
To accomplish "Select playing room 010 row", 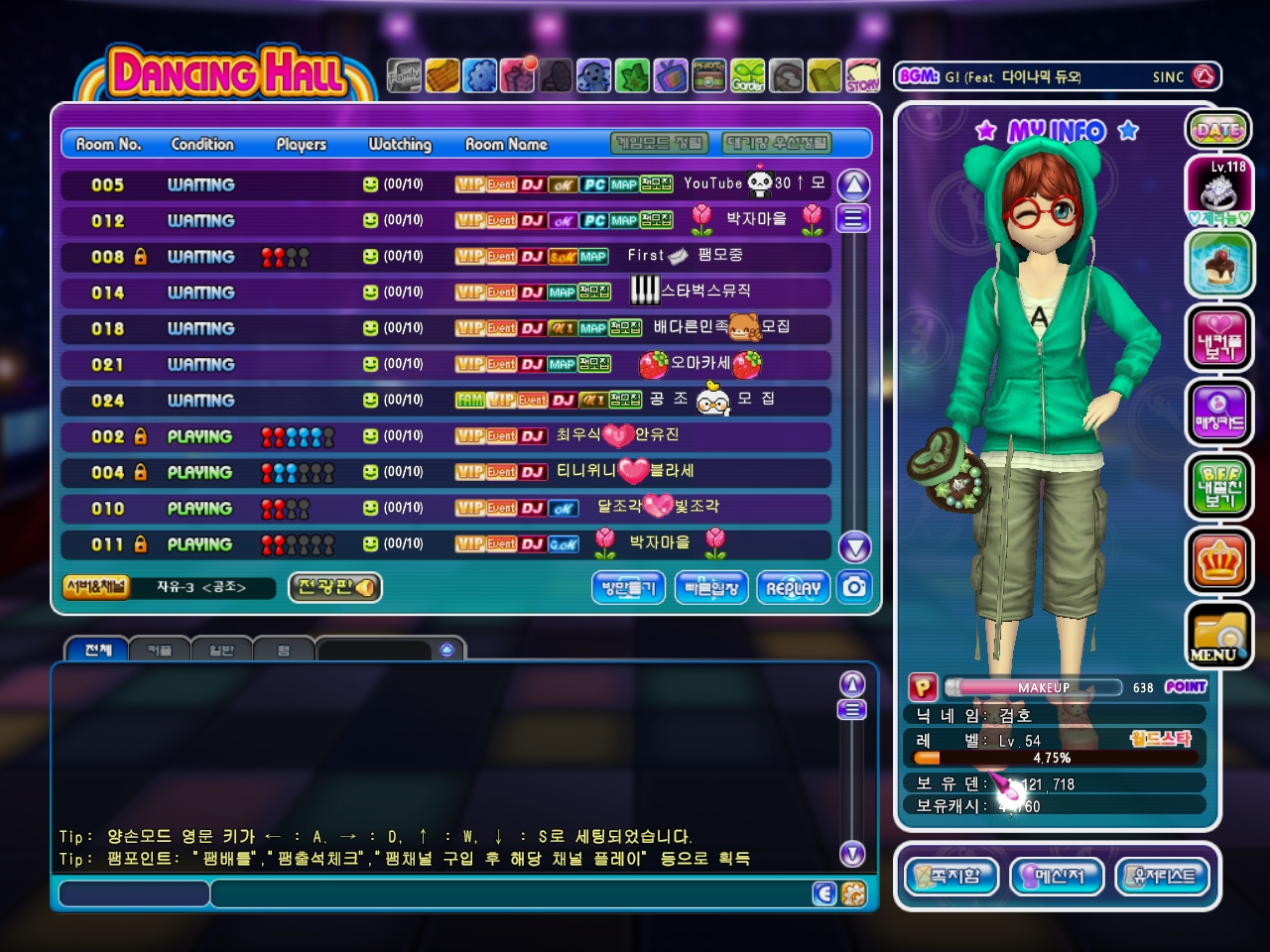I will pyautogui.click(x=446, y=509).
